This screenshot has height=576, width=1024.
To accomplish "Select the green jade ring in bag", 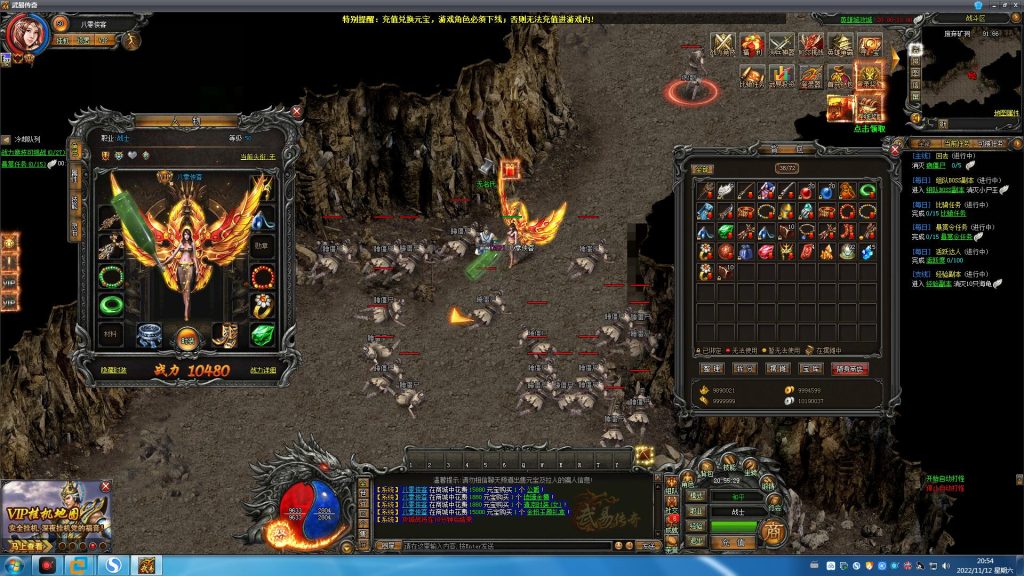I will click(x=869, y=189).
